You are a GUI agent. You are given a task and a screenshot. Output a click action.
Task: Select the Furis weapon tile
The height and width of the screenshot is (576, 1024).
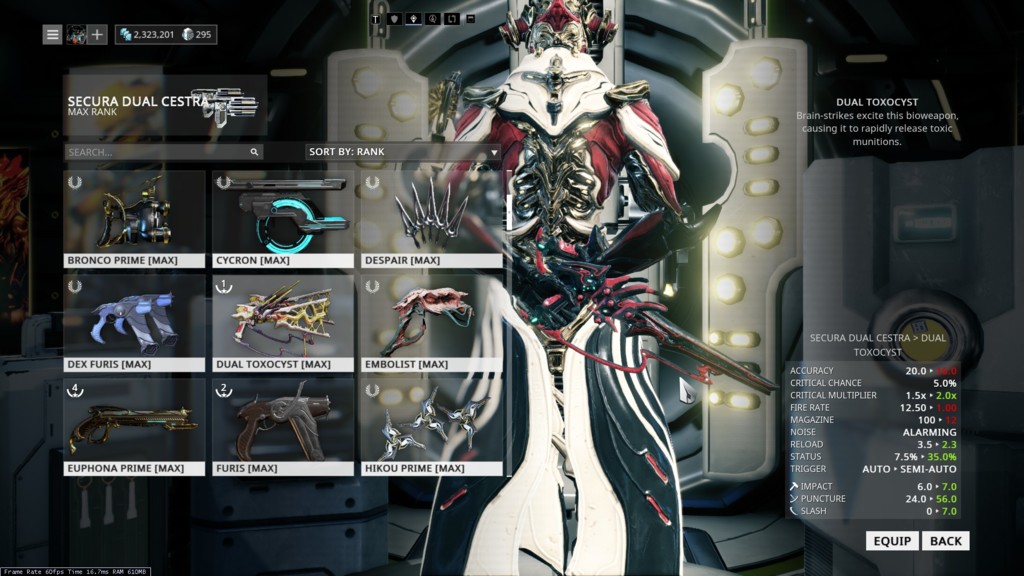coord(283,427)
